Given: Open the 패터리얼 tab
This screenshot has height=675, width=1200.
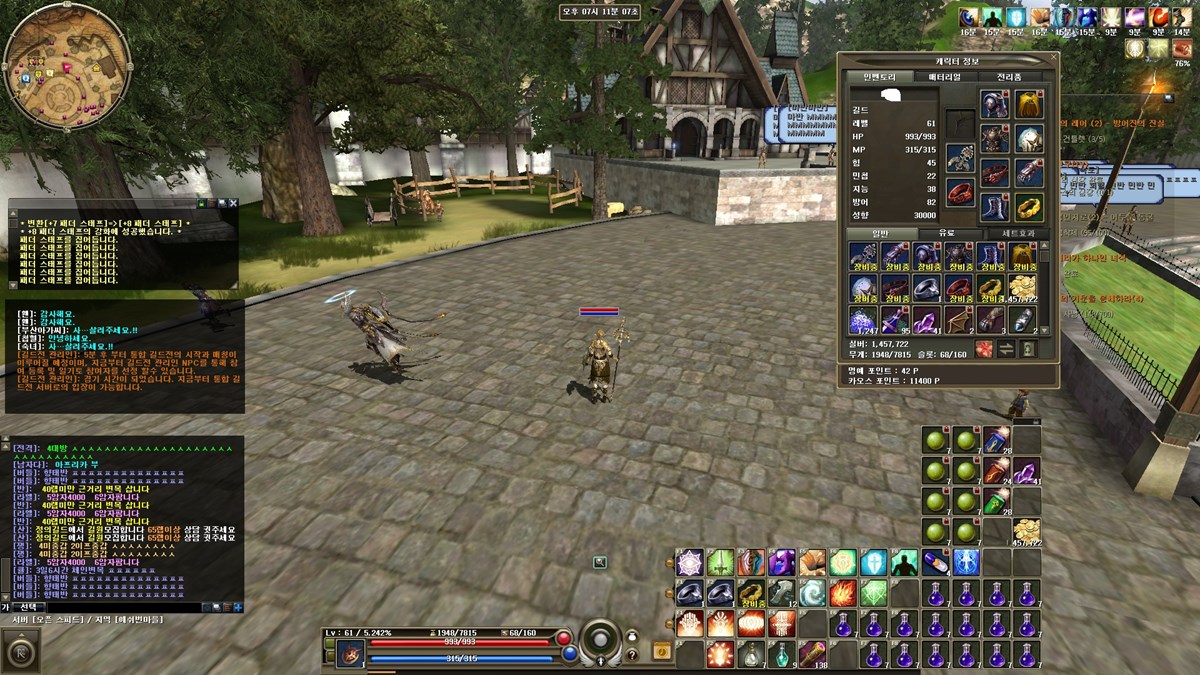Looking at the screenshot, I should 945,77.
